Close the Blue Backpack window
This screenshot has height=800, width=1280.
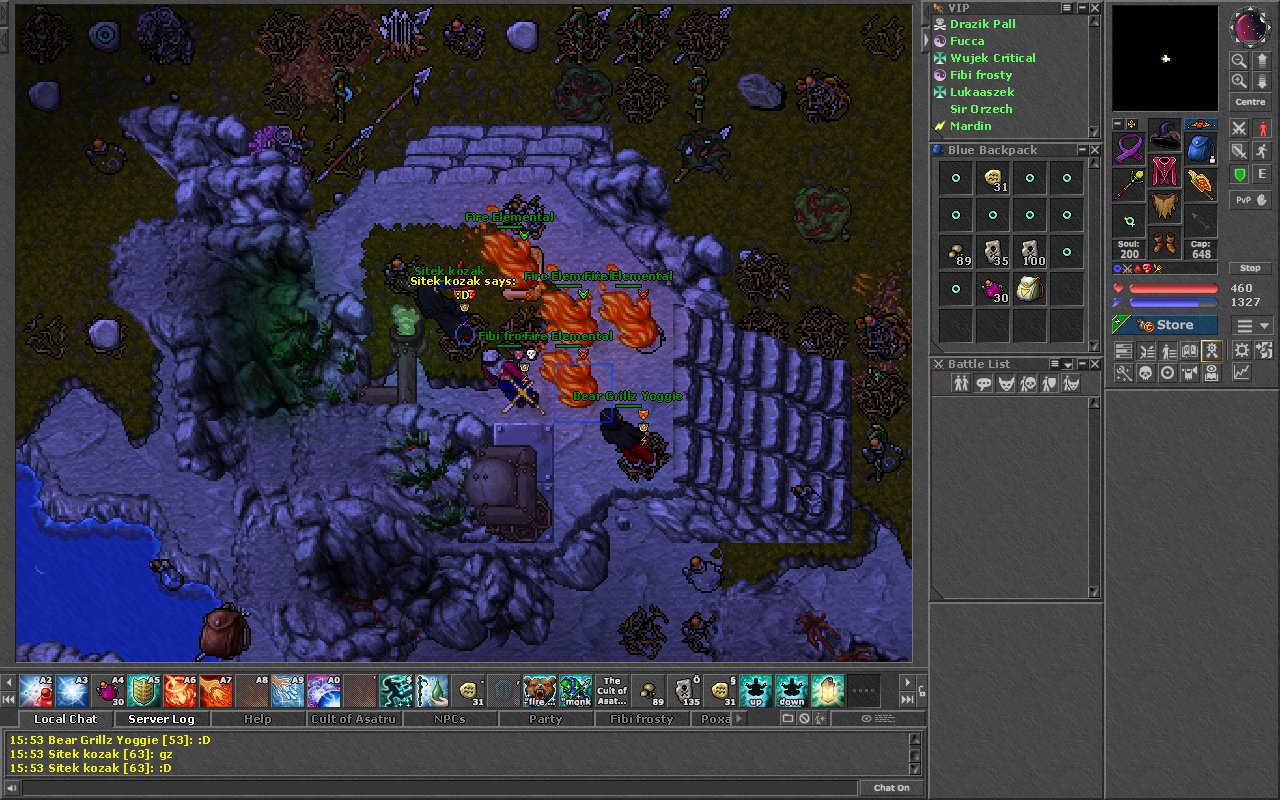[x=1095, y=150]
